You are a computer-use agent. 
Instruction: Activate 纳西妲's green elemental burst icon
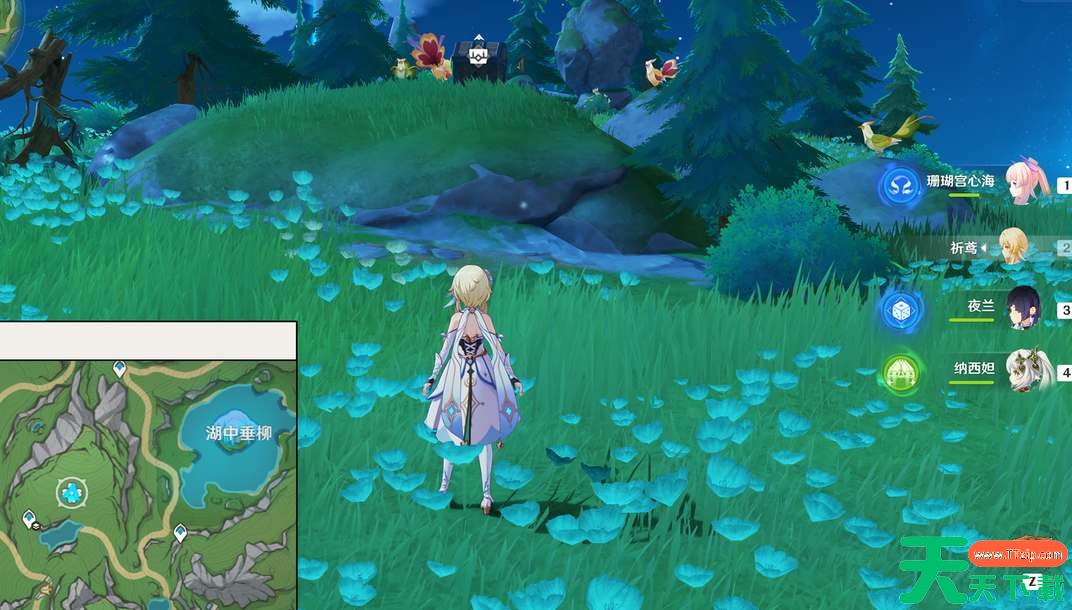[x=901, y=373]
